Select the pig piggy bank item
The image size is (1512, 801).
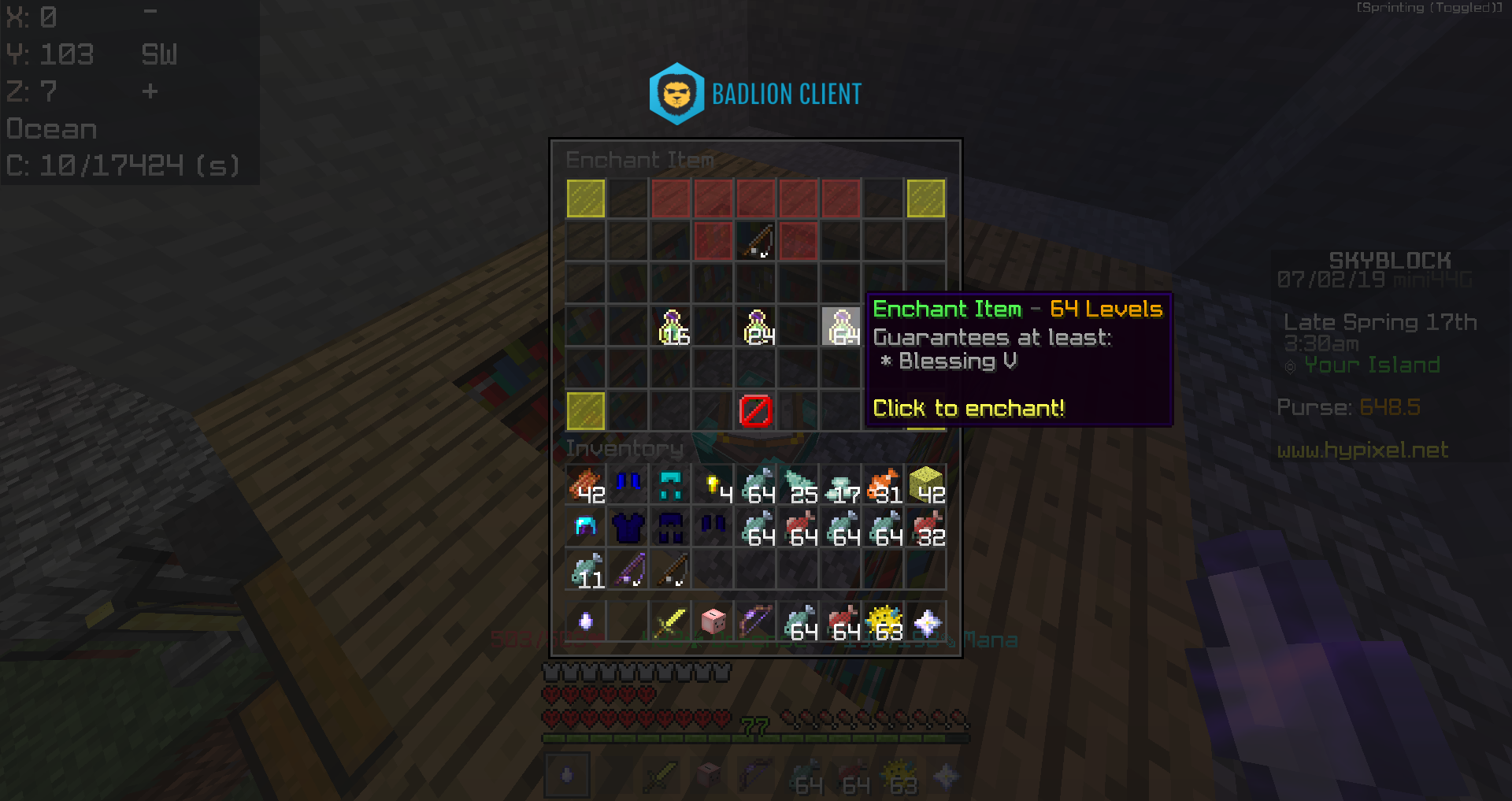[711, 621]
